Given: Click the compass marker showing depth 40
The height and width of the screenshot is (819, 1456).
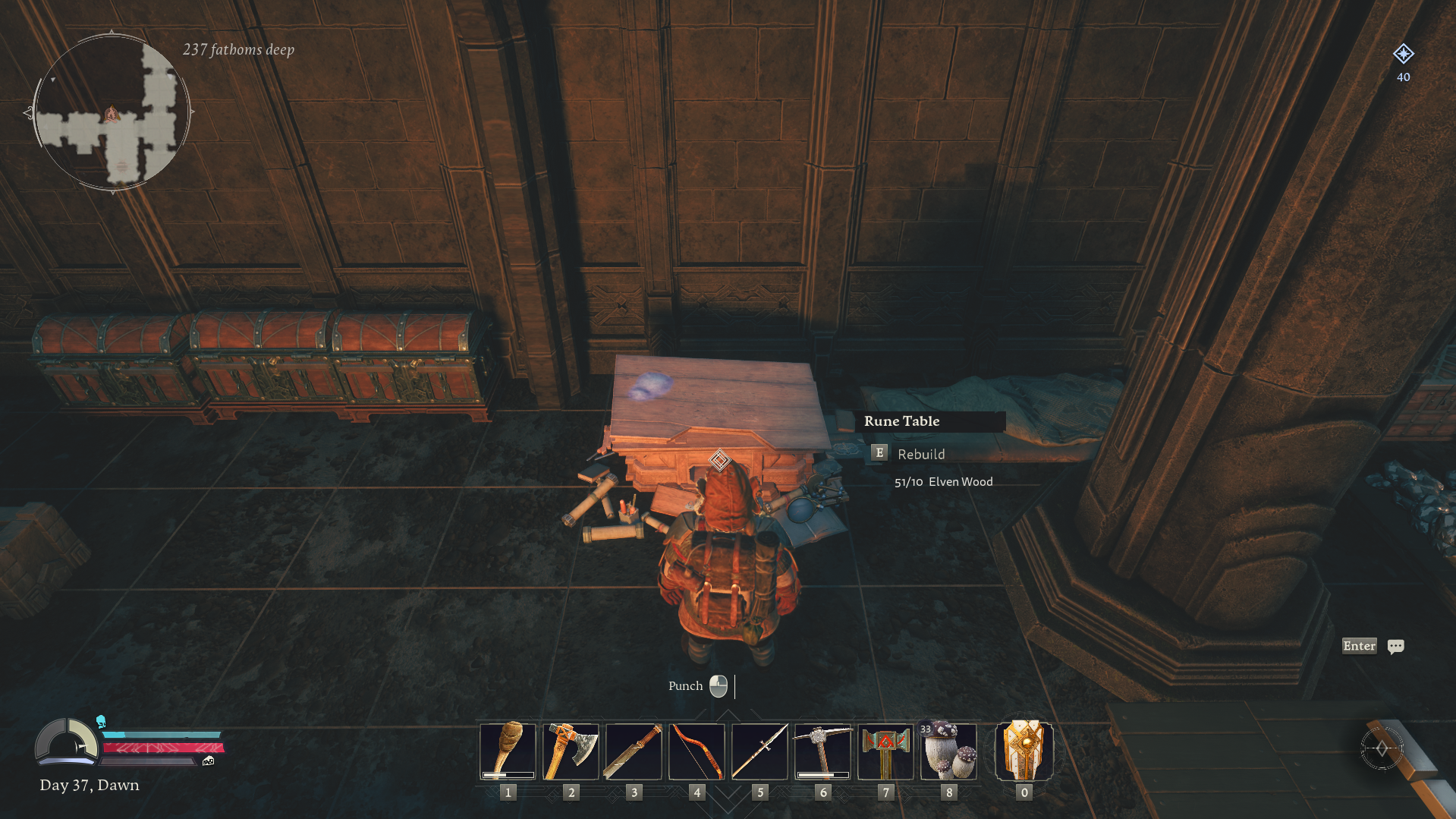Looking at the screenshot, I should (x=1403, y=55).
